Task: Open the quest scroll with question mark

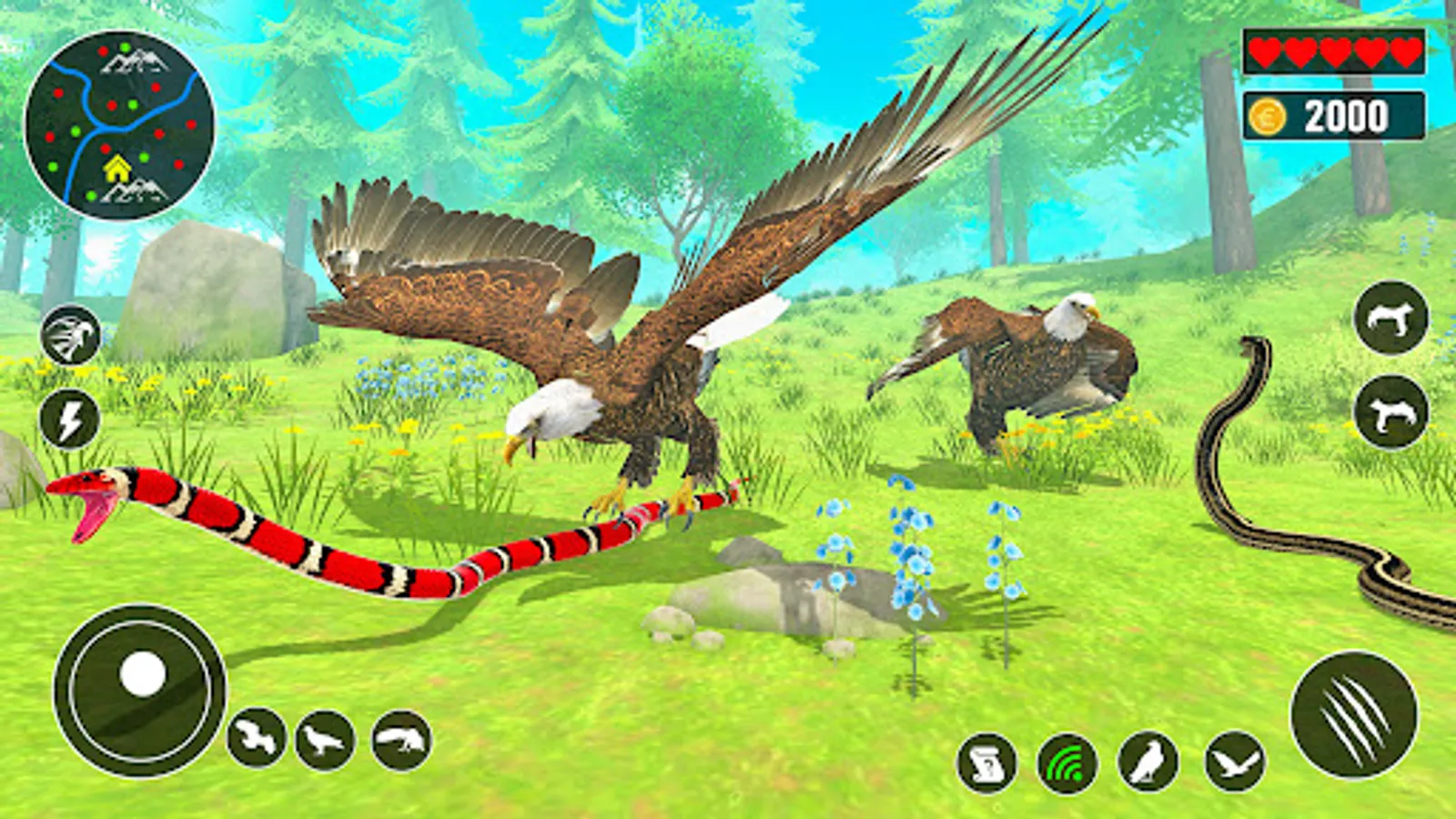Action: coord(987,763)
